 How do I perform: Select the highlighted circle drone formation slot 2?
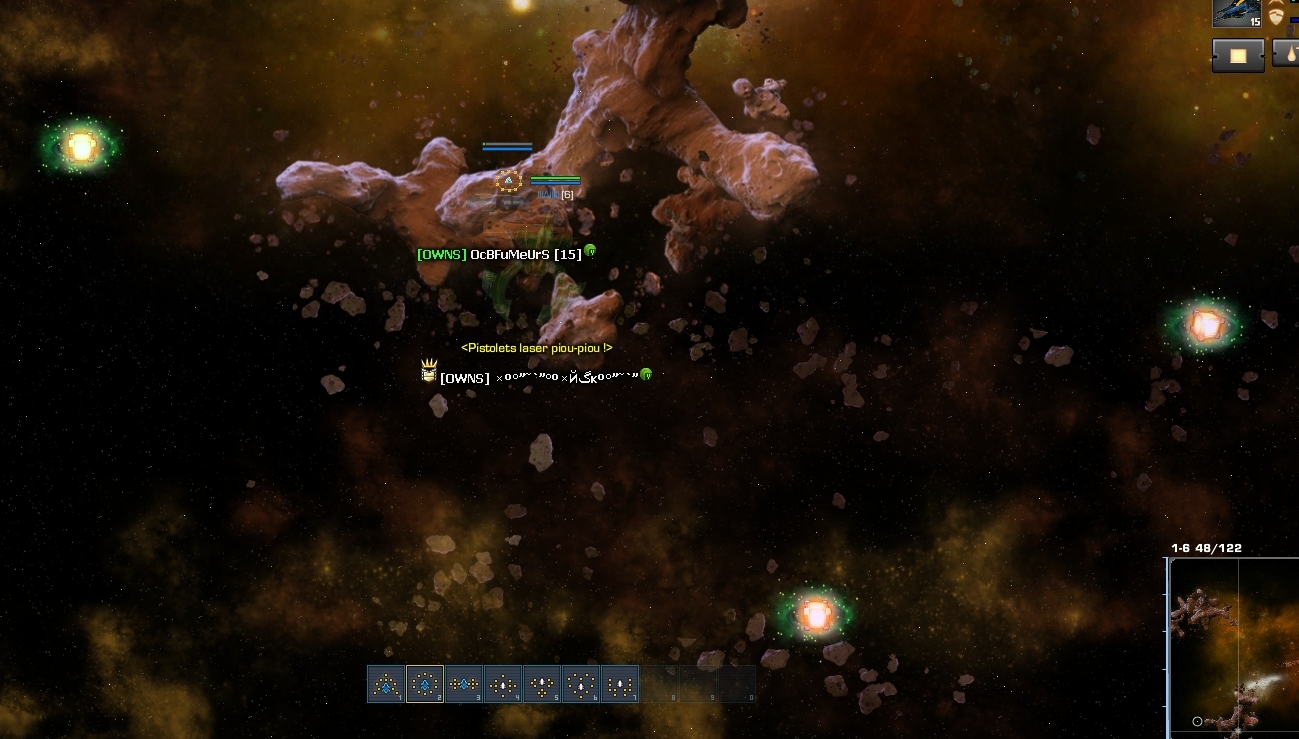425,685
